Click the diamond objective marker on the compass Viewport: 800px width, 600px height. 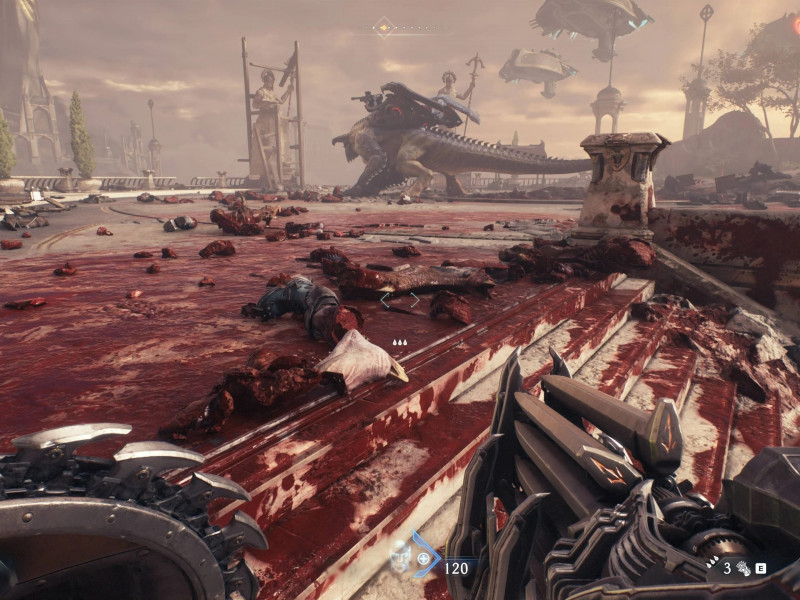(x=383, y=27)
